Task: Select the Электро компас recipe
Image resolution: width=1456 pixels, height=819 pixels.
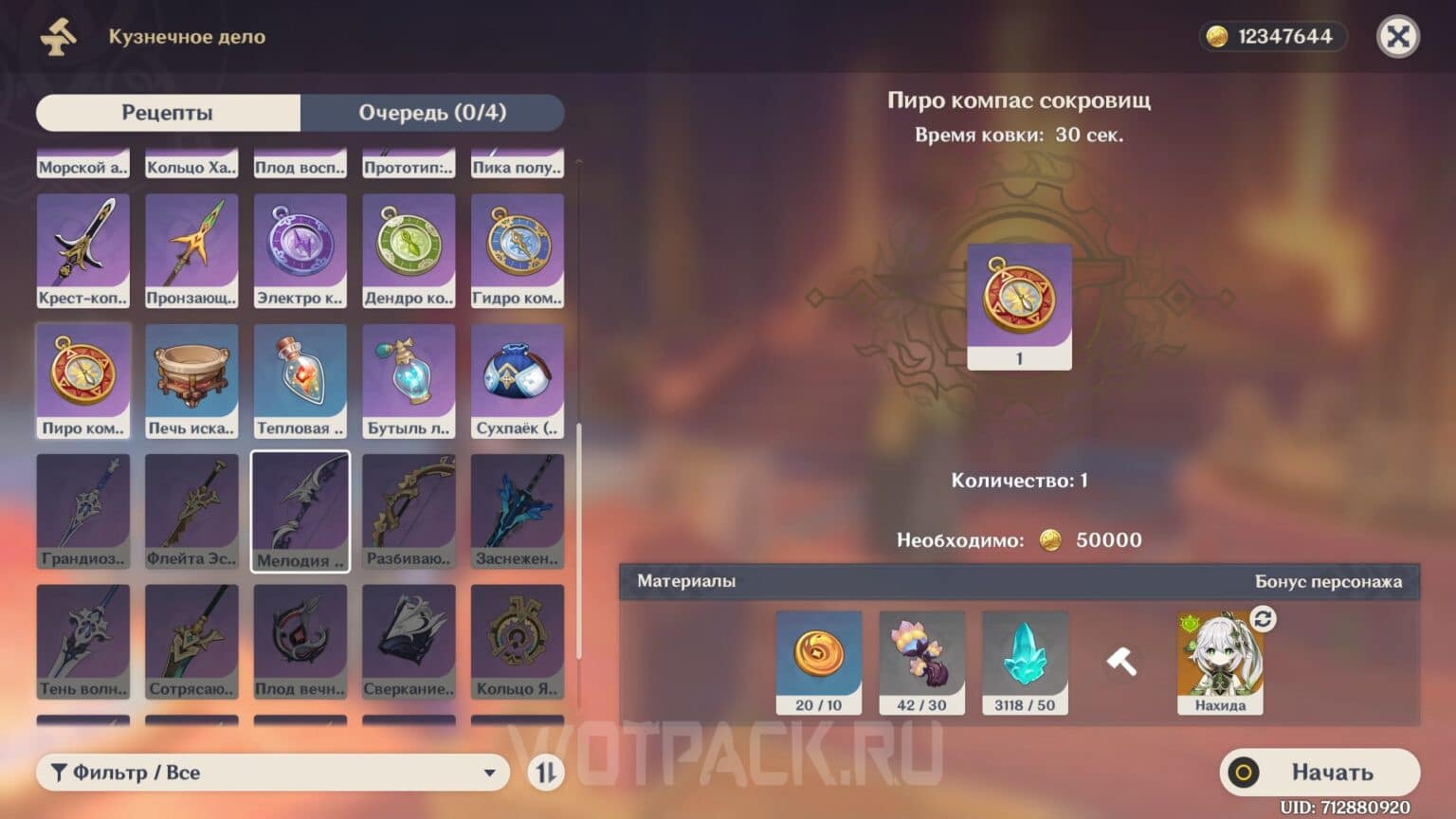Action: click(300, 248)
